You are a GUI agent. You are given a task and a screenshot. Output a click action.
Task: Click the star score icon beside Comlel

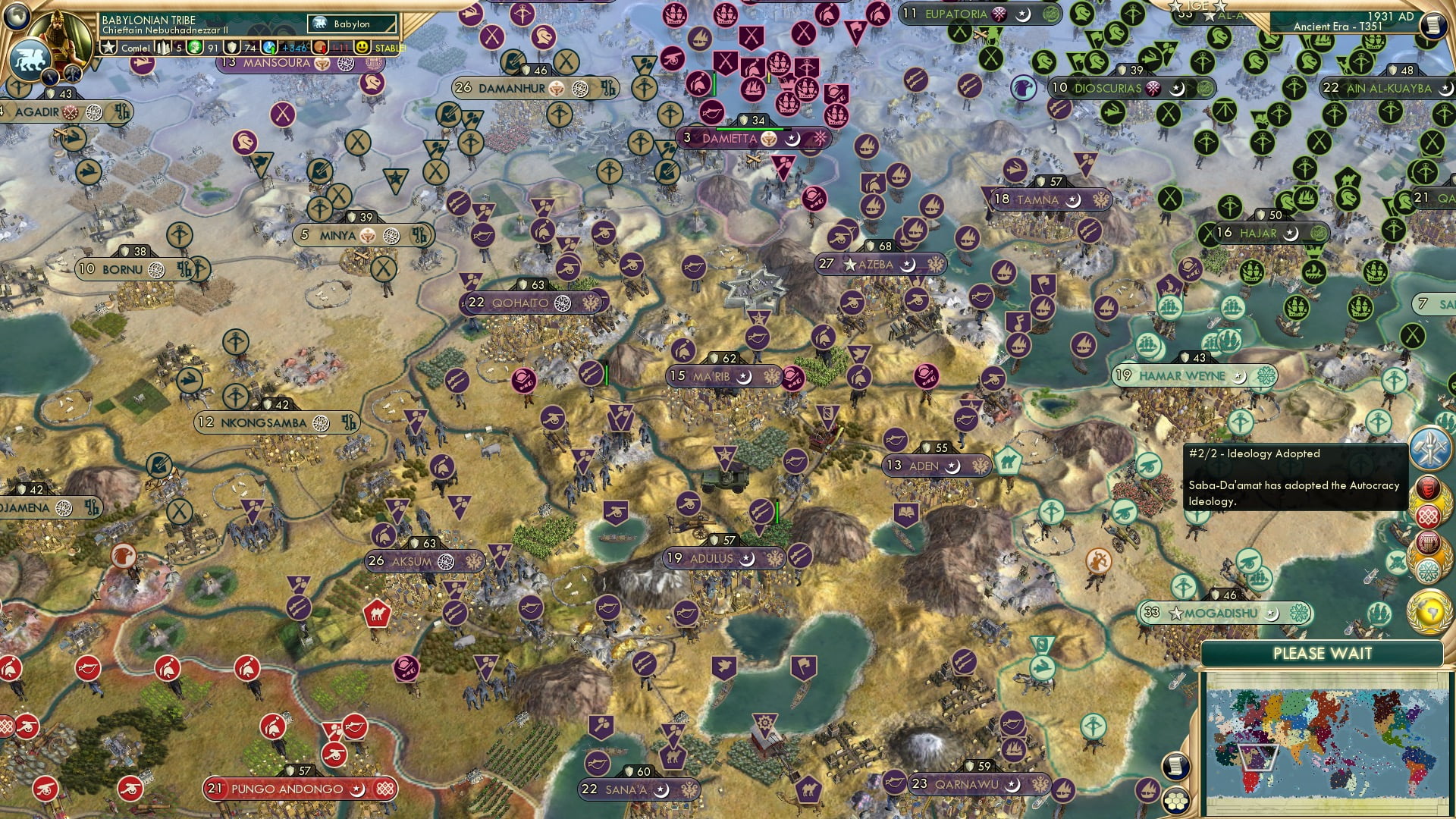[108, 49]
